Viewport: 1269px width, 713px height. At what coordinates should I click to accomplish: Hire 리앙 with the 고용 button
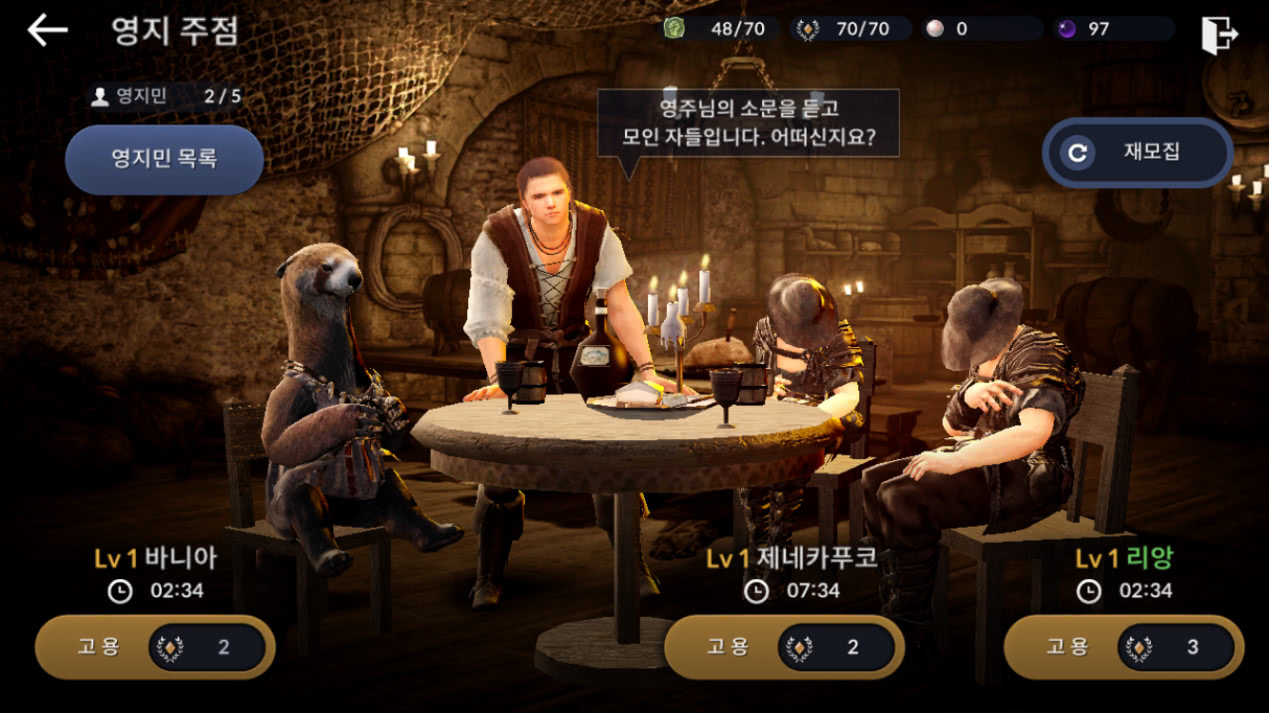pyautogui.click(x=1123, y=648)
